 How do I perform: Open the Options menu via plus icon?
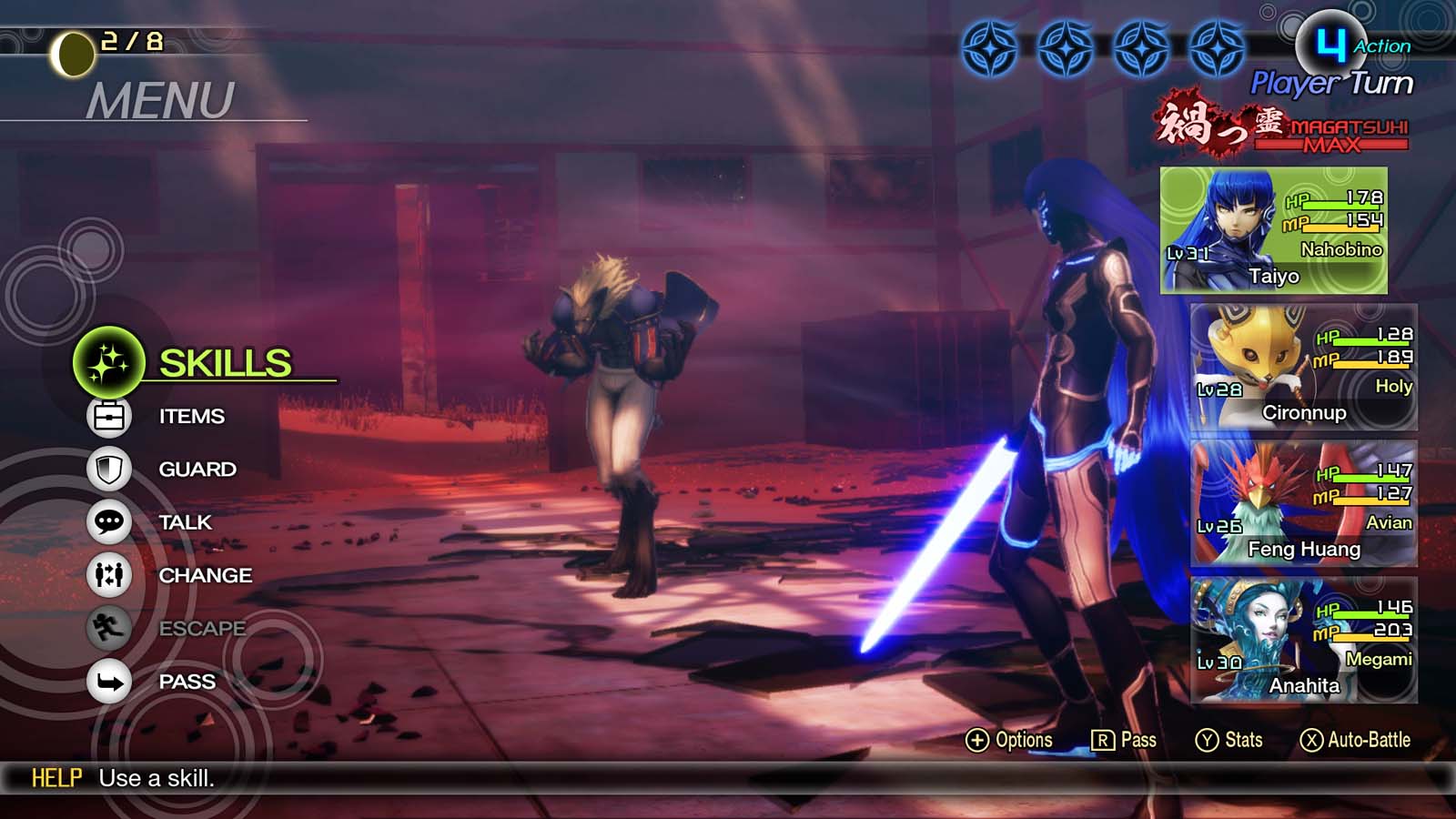click(1010, 740)
